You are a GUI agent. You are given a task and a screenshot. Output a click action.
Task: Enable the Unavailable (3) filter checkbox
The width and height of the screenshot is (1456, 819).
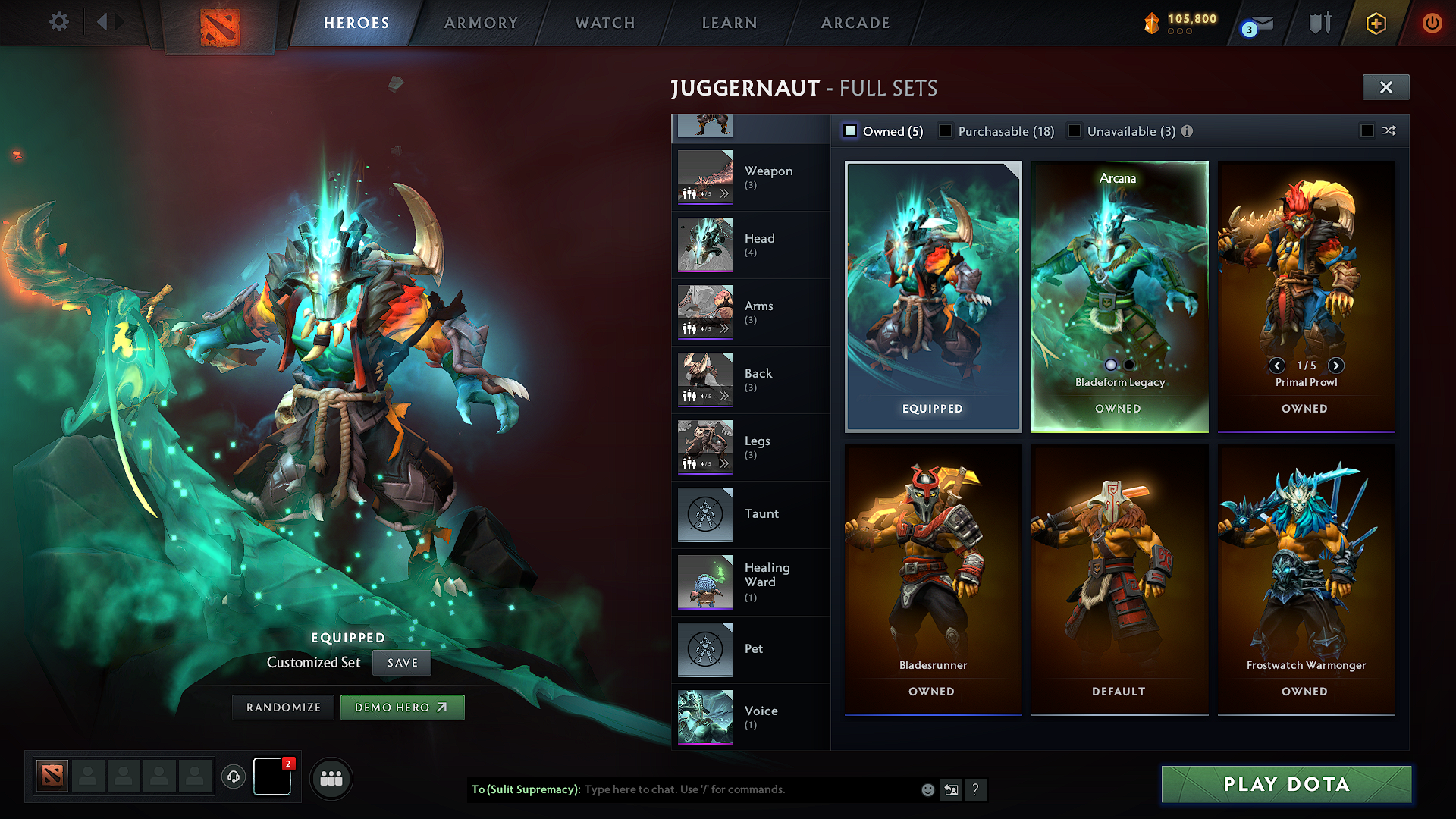click(x=1075, y=130)
